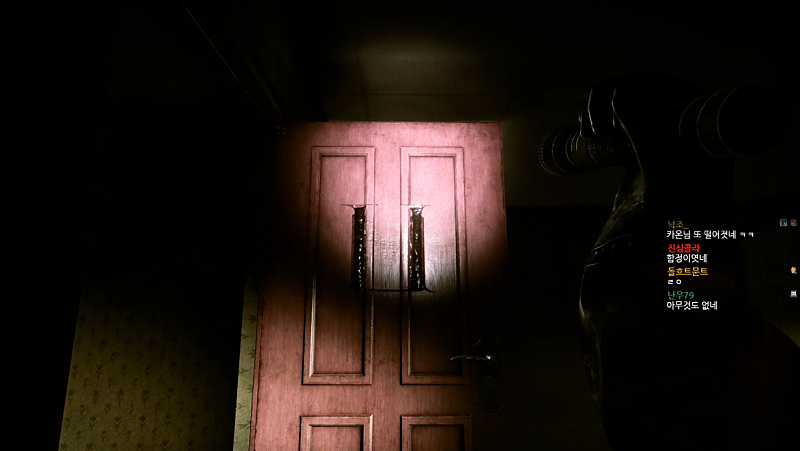Click the green chat username 난우79
The image size is (800, 451).
pyautogui.click(x=680, y=295)
